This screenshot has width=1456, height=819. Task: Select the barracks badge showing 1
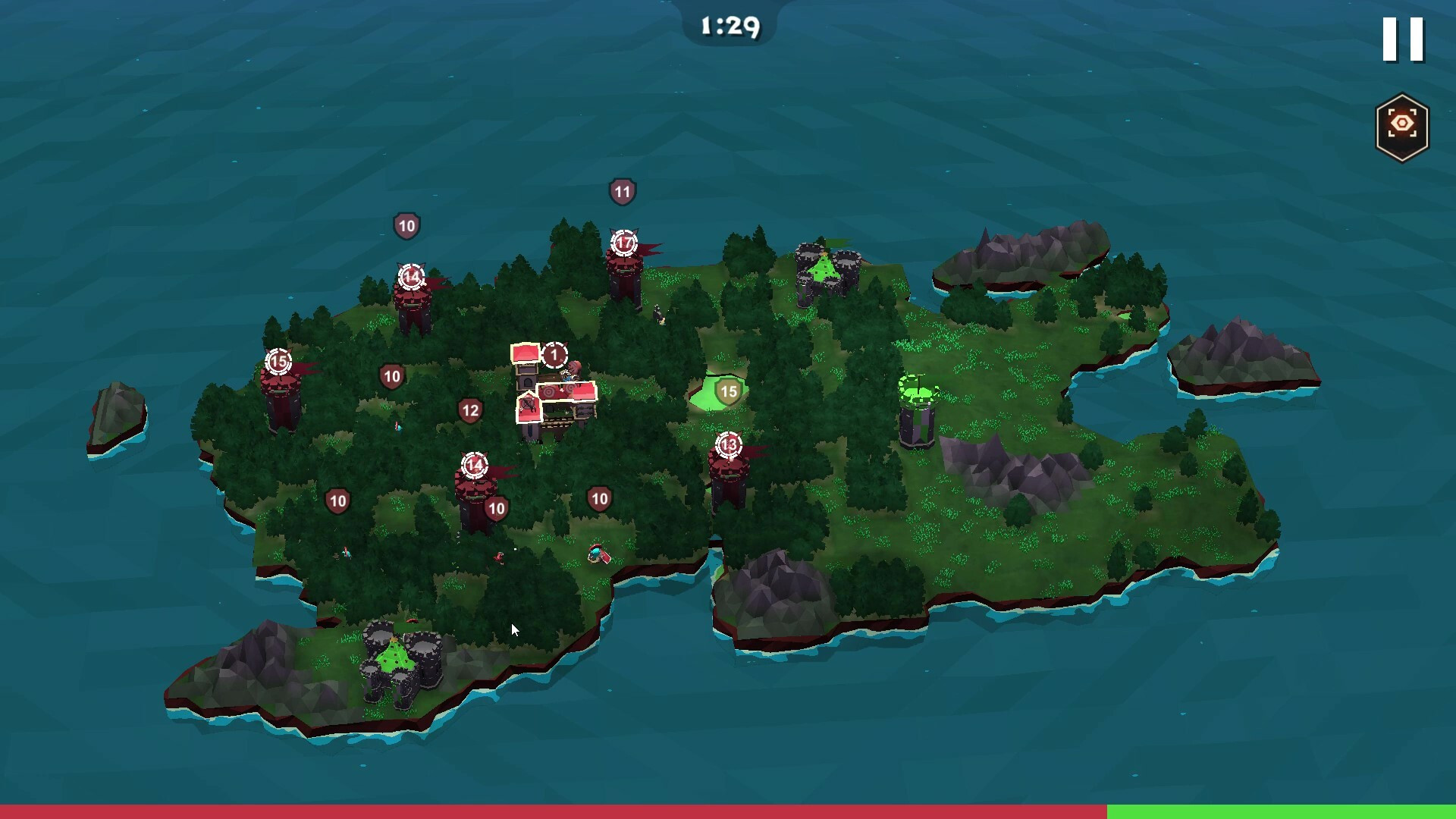click(x=554, y=355)
